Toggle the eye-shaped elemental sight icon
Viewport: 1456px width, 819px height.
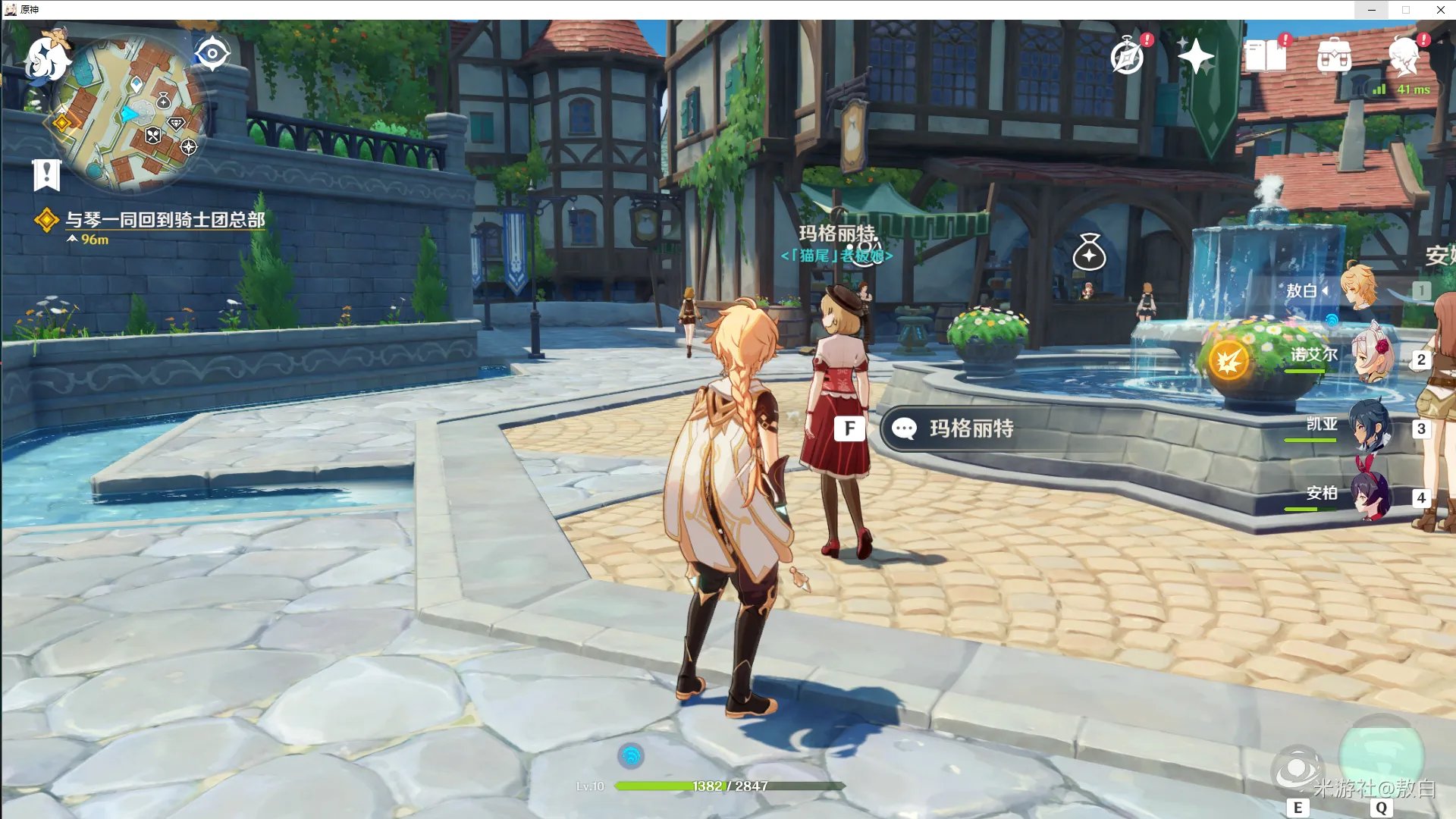coord(212,54)
